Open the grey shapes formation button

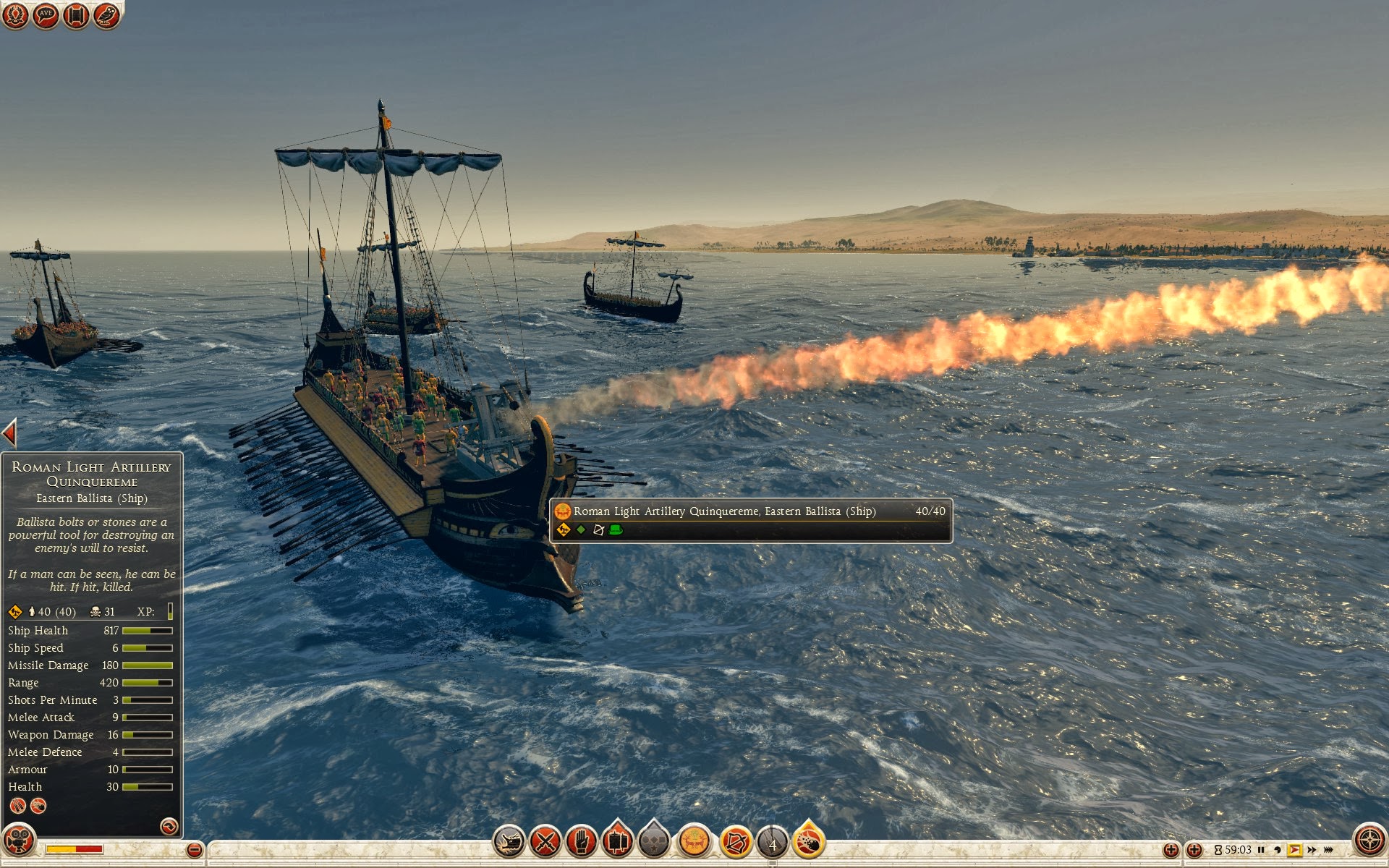655,842
